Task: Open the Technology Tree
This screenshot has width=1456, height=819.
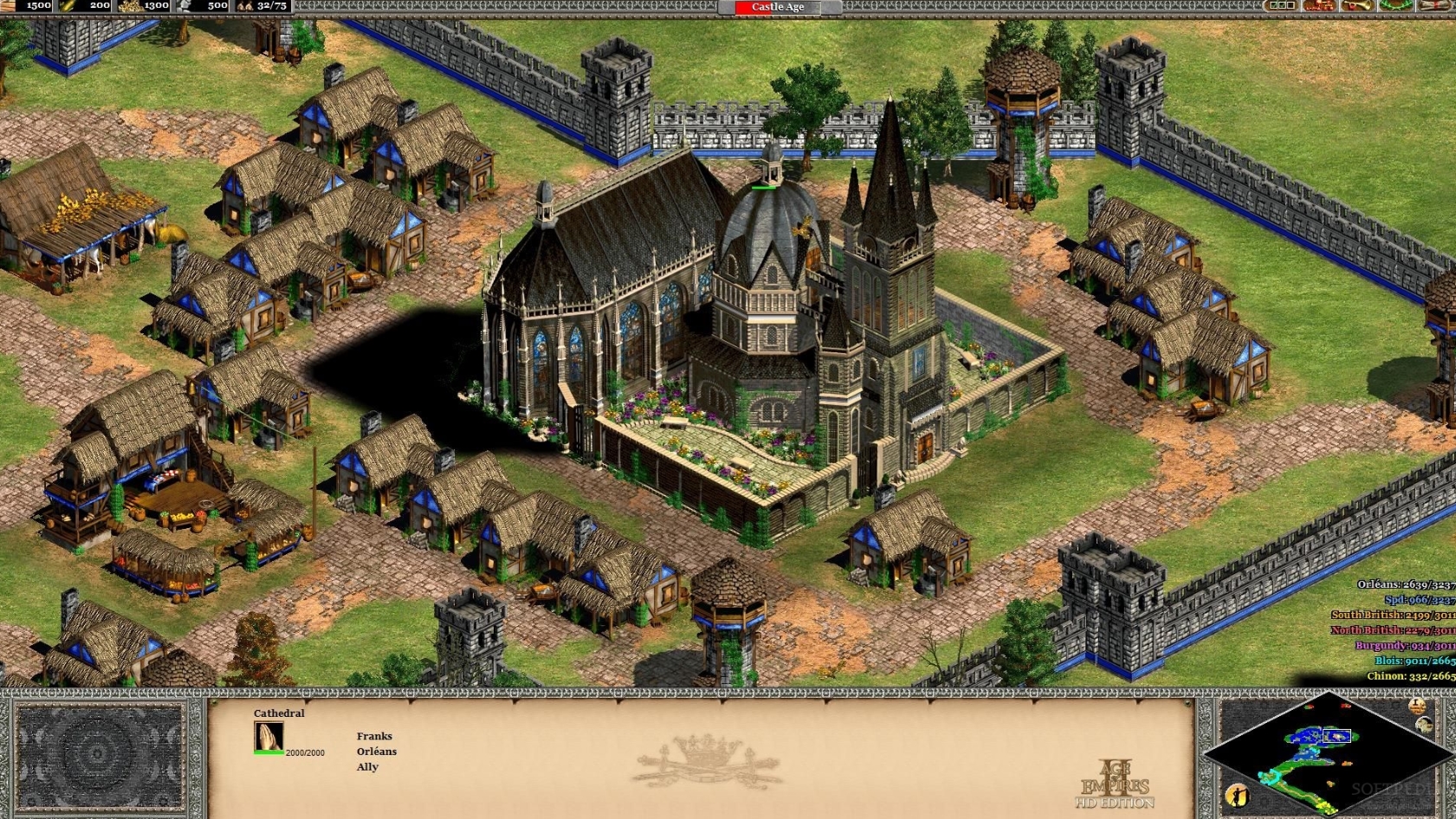Action: 1318,6
